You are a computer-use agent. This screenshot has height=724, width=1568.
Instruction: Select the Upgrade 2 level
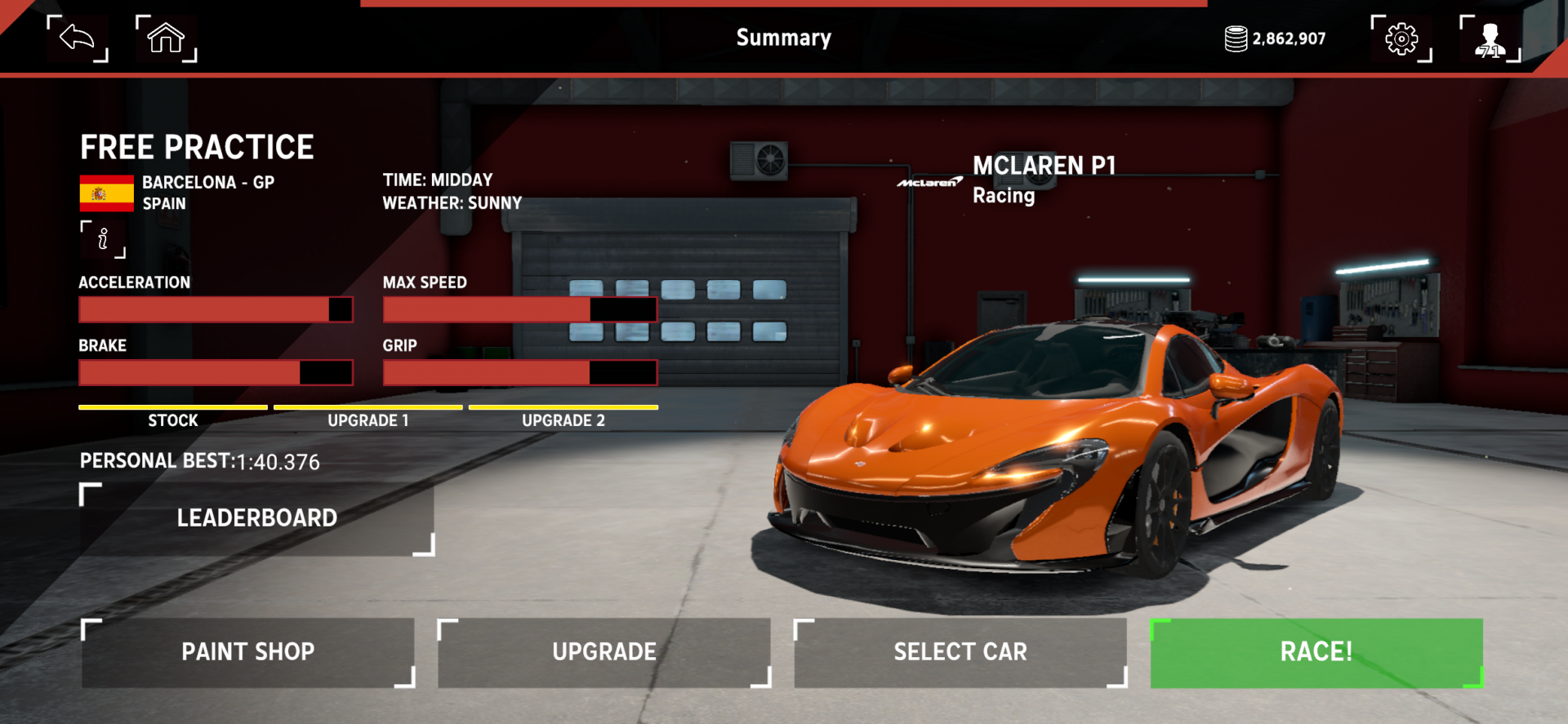tap(563, 416)
